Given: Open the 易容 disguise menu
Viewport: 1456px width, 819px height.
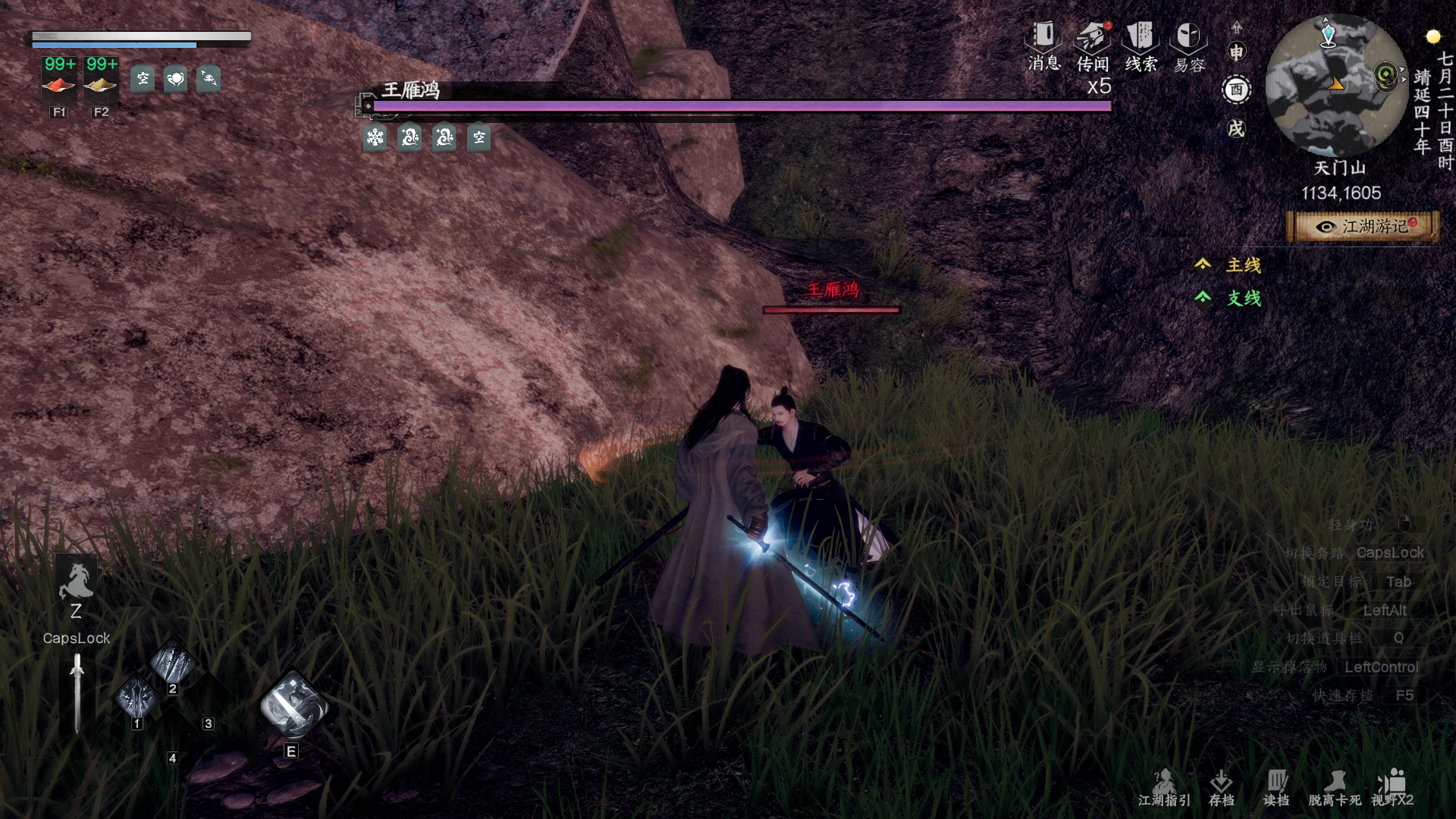Looking at the screenshot, I should [1188, 47].
